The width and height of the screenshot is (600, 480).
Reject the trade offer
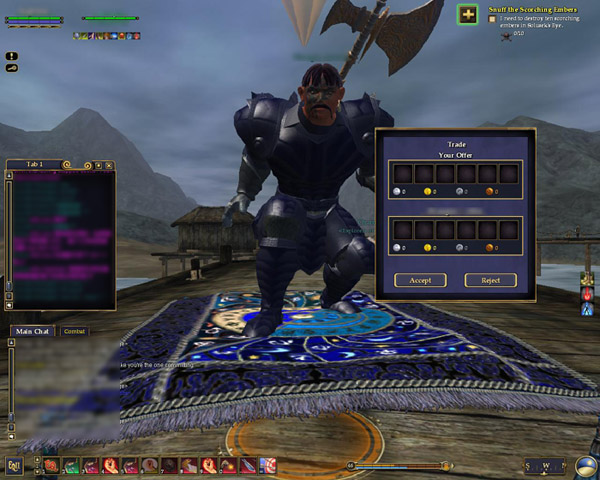[490, 280]
